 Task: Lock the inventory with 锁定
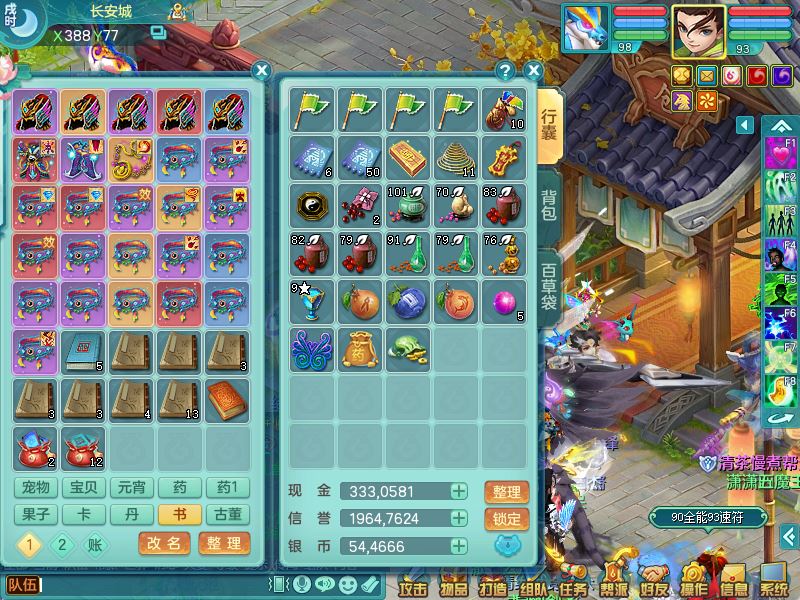click(x=506, y=519)
